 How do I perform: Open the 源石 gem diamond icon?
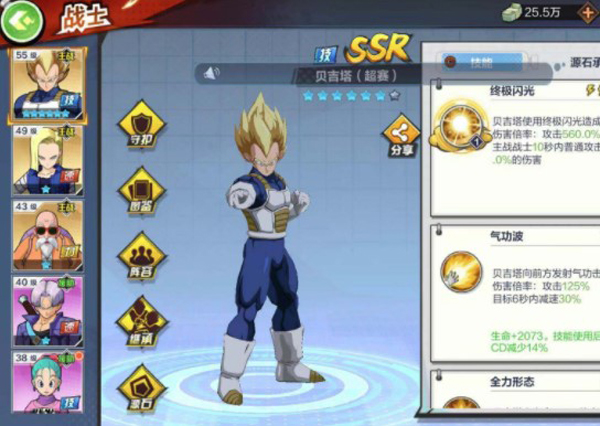pos(141,387)
